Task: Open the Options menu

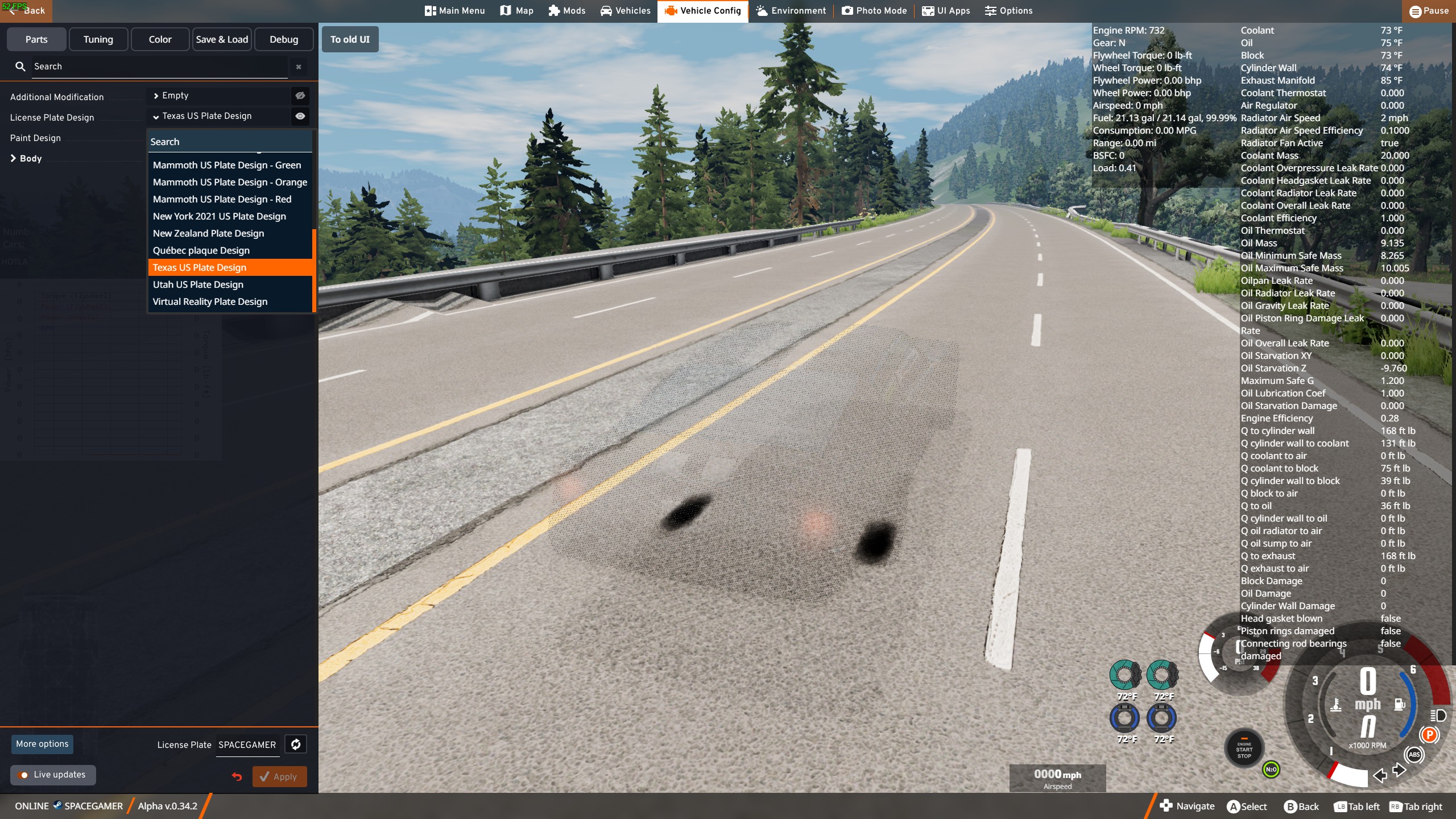Action: pyautogui.click(x=1008, y=11)
